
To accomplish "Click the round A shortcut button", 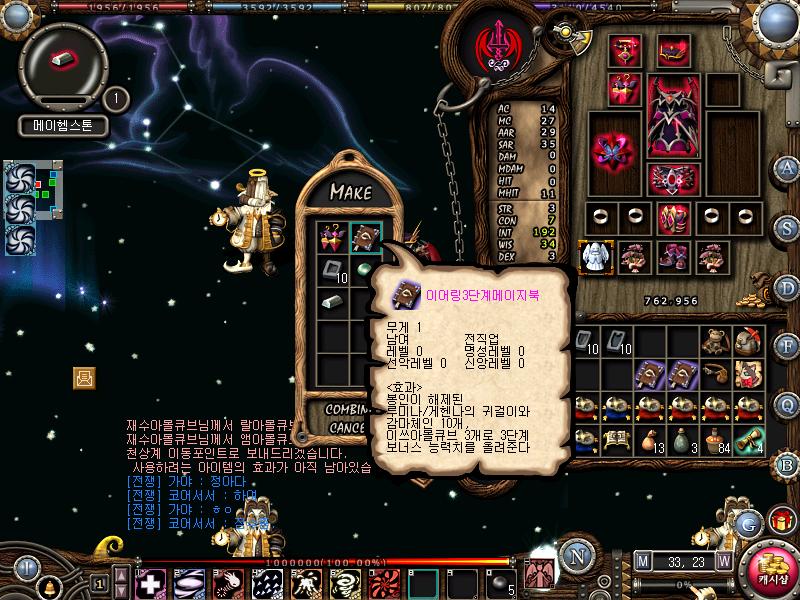I will 788,168.
